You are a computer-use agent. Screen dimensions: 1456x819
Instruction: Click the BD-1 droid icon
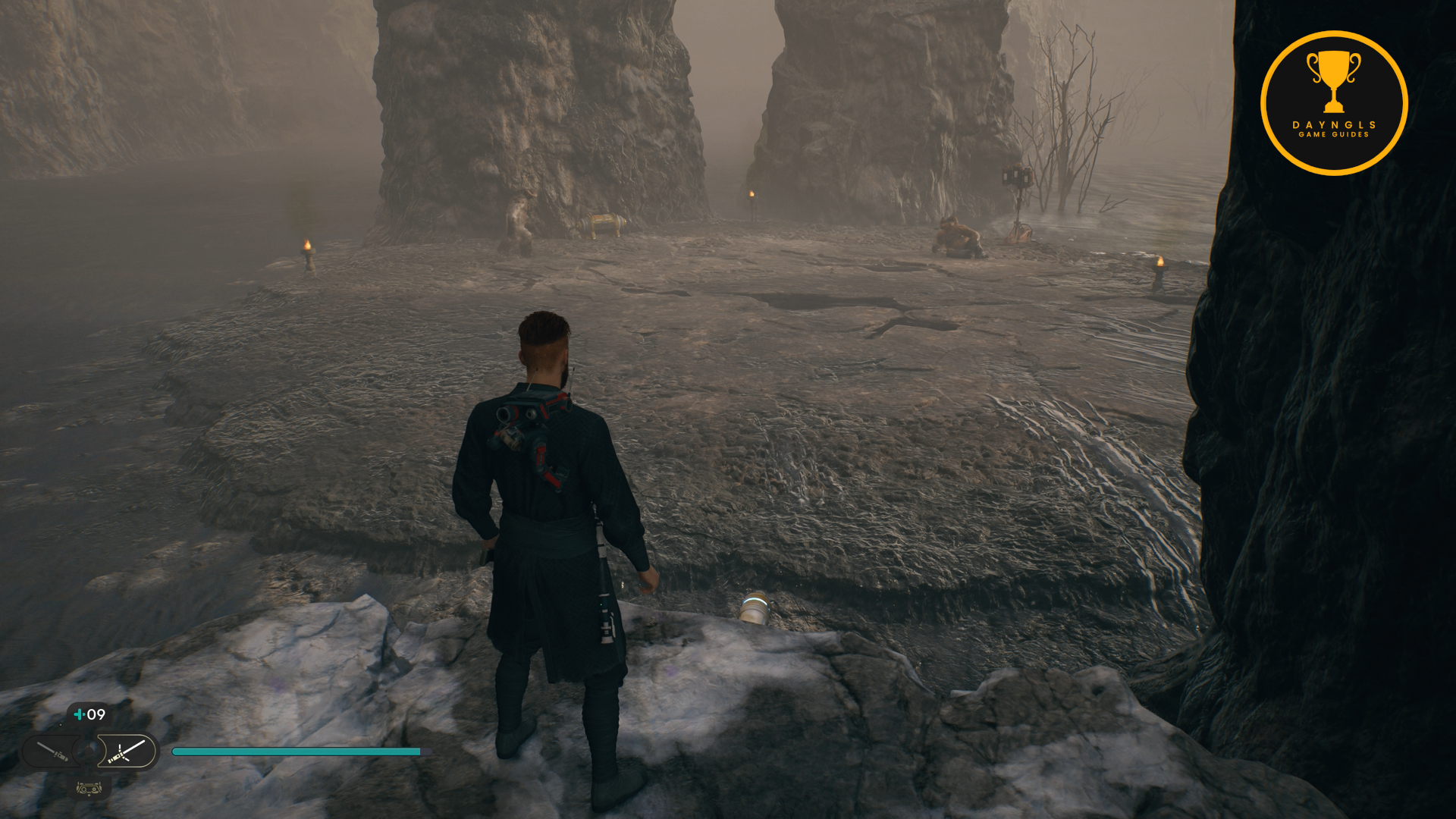[89, 789]
